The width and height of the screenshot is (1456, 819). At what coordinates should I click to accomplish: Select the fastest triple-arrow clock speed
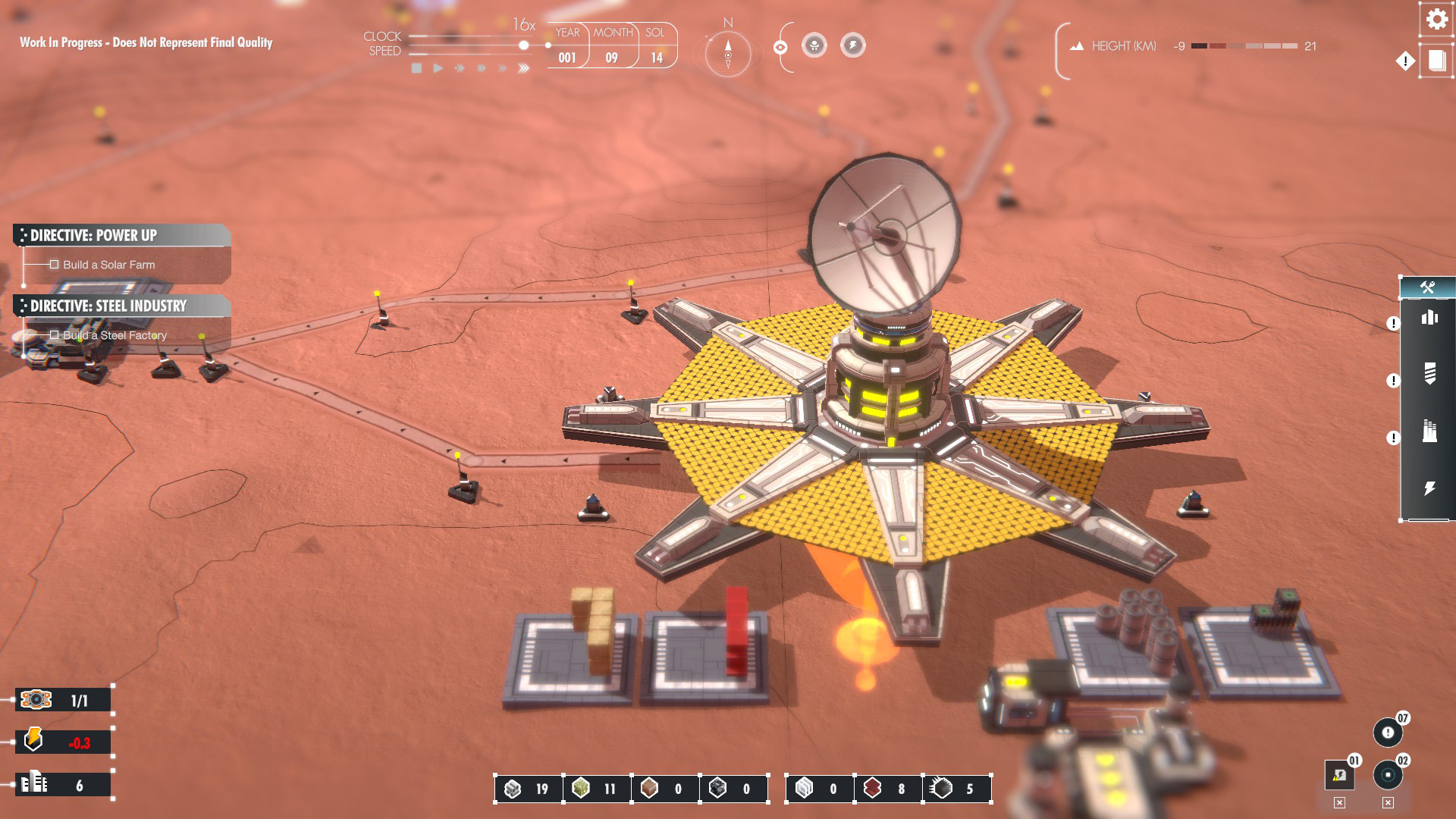click(523, 68)
